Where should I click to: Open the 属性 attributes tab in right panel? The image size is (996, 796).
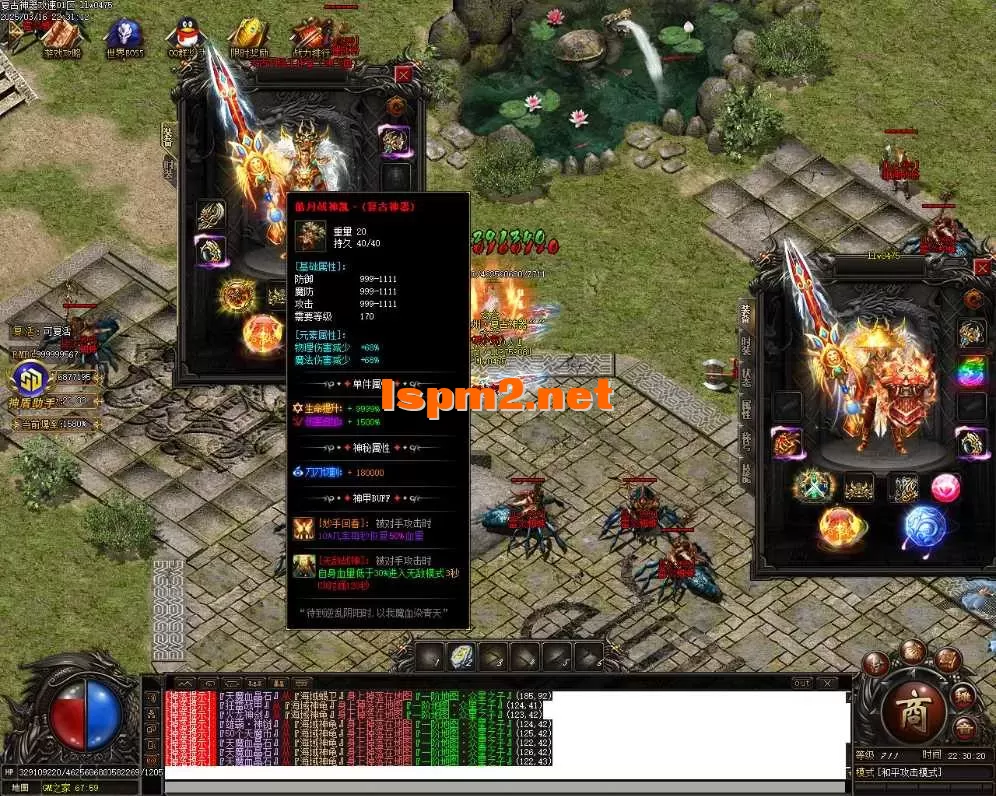(746, 408)
